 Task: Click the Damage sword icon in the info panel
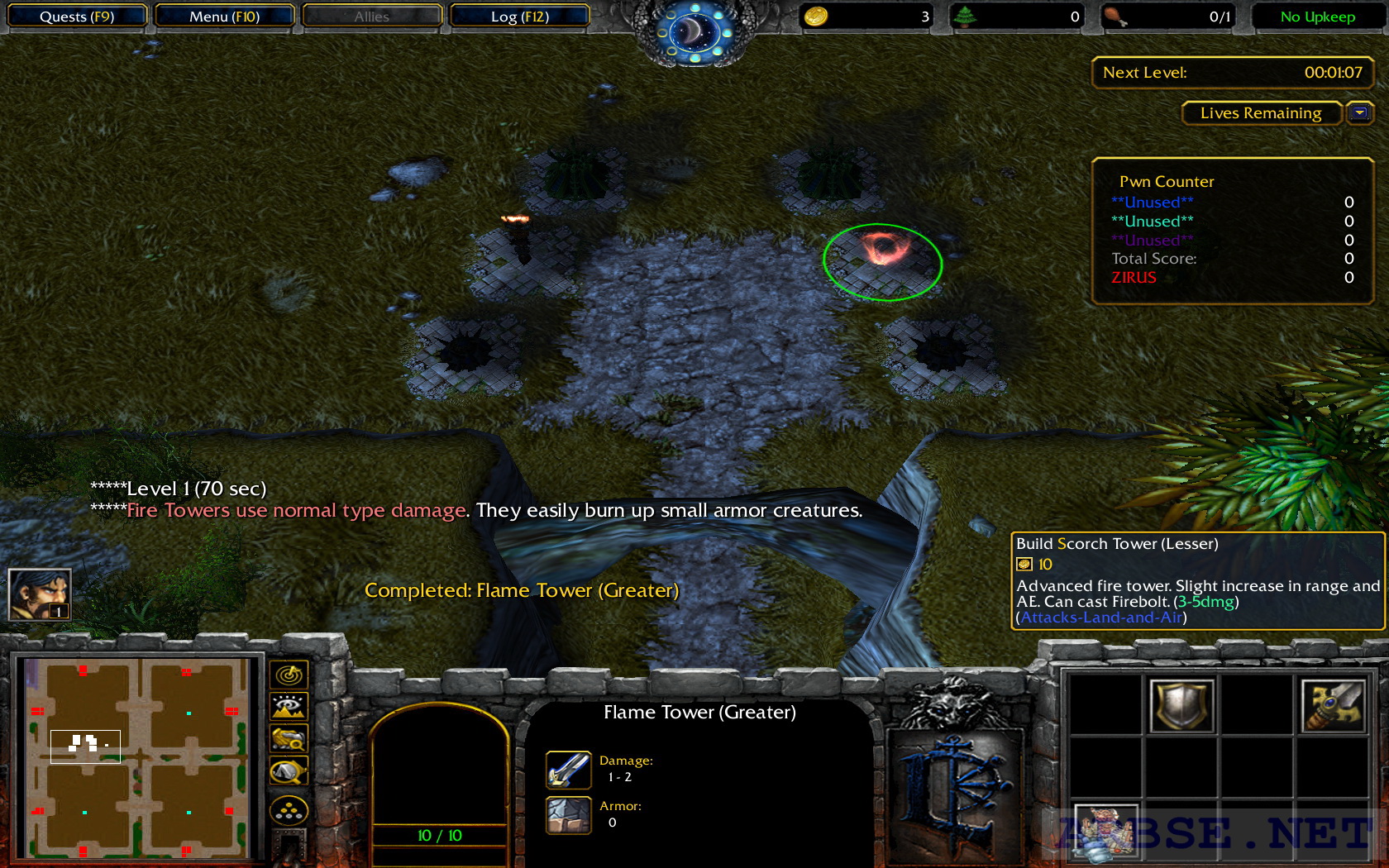[567, 768]
